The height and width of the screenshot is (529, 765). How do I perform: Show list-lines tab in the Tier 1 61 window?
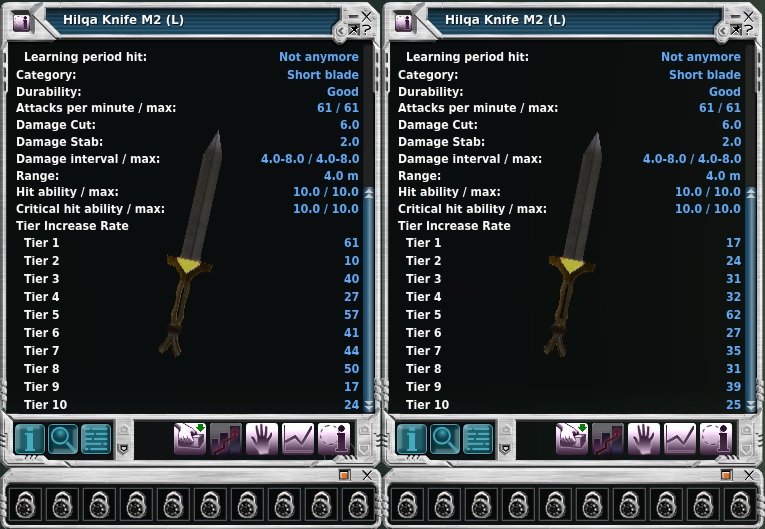coord(97,438)
